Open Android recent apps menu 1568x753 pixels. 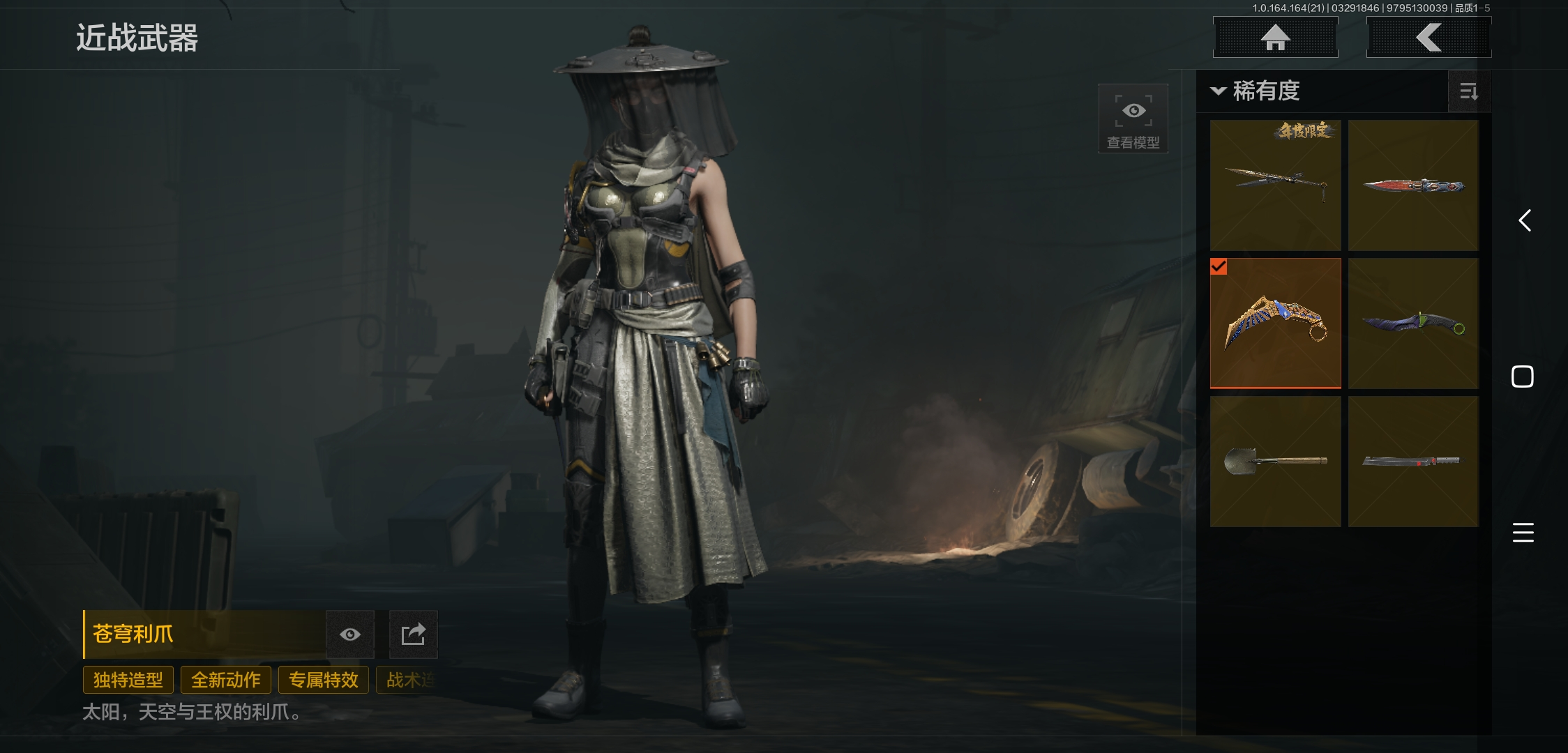pyautogui.click(x=1523, y=533)
